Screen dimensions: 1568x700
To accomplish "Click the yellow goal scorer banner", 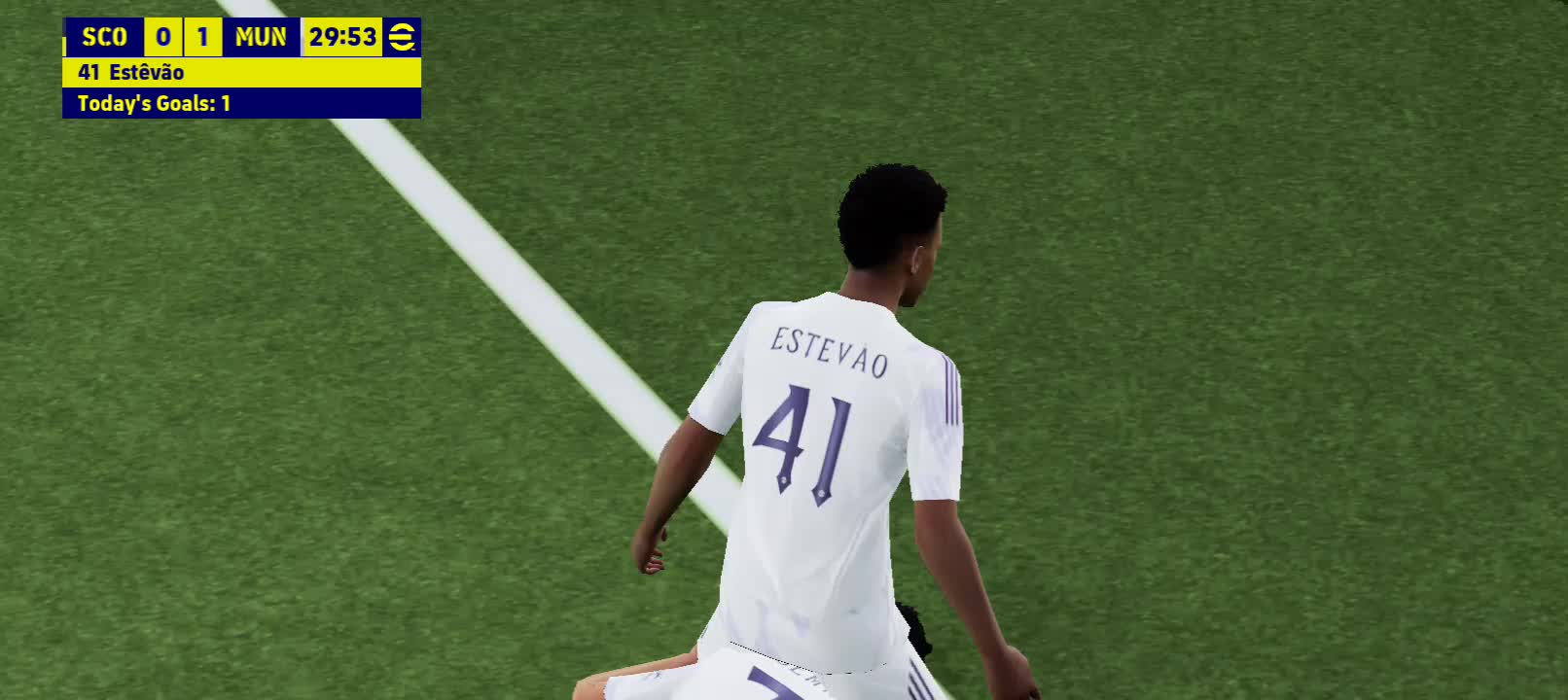I will pos(241,71).
